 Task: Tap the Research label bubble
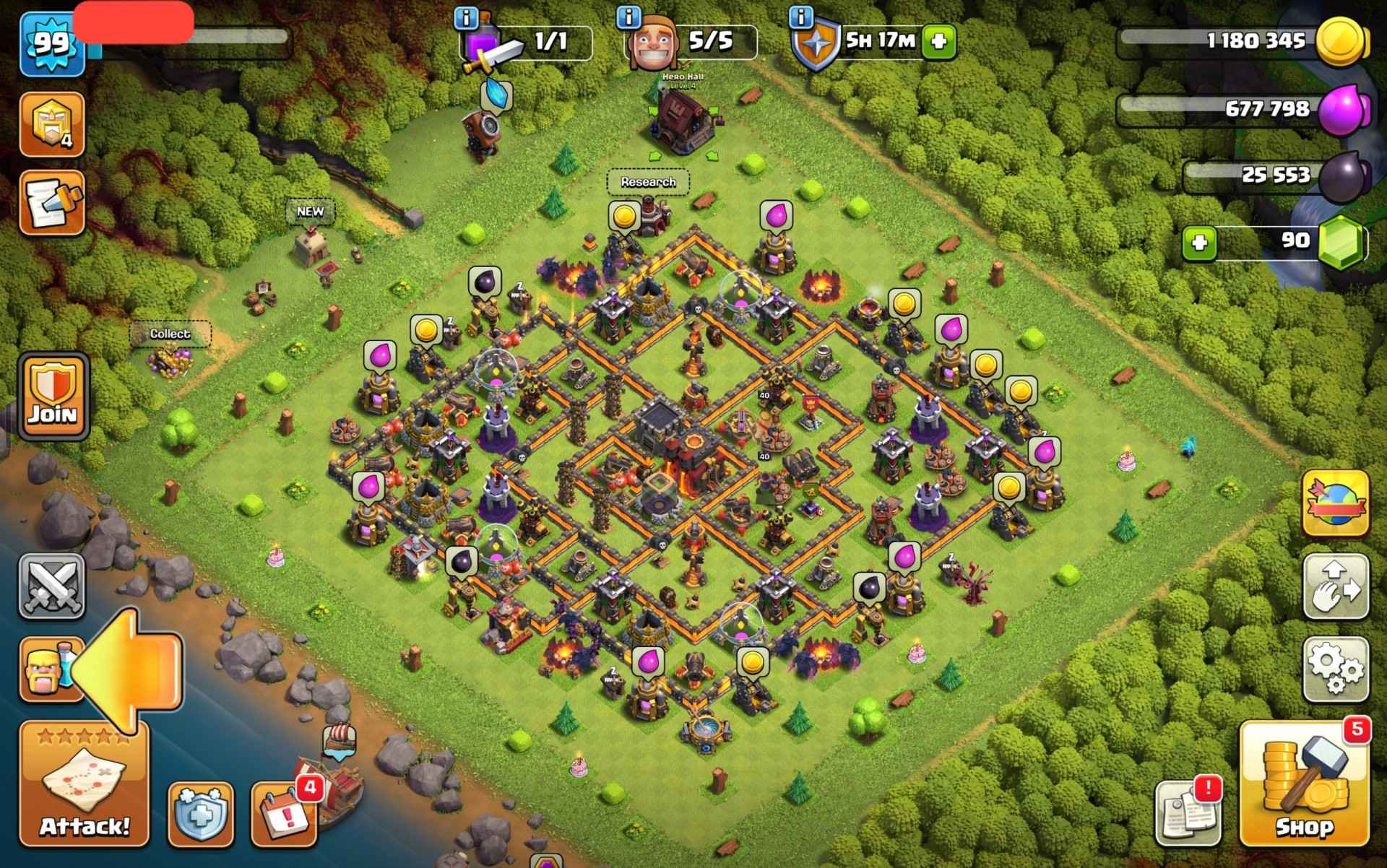[x=648, y=182]
